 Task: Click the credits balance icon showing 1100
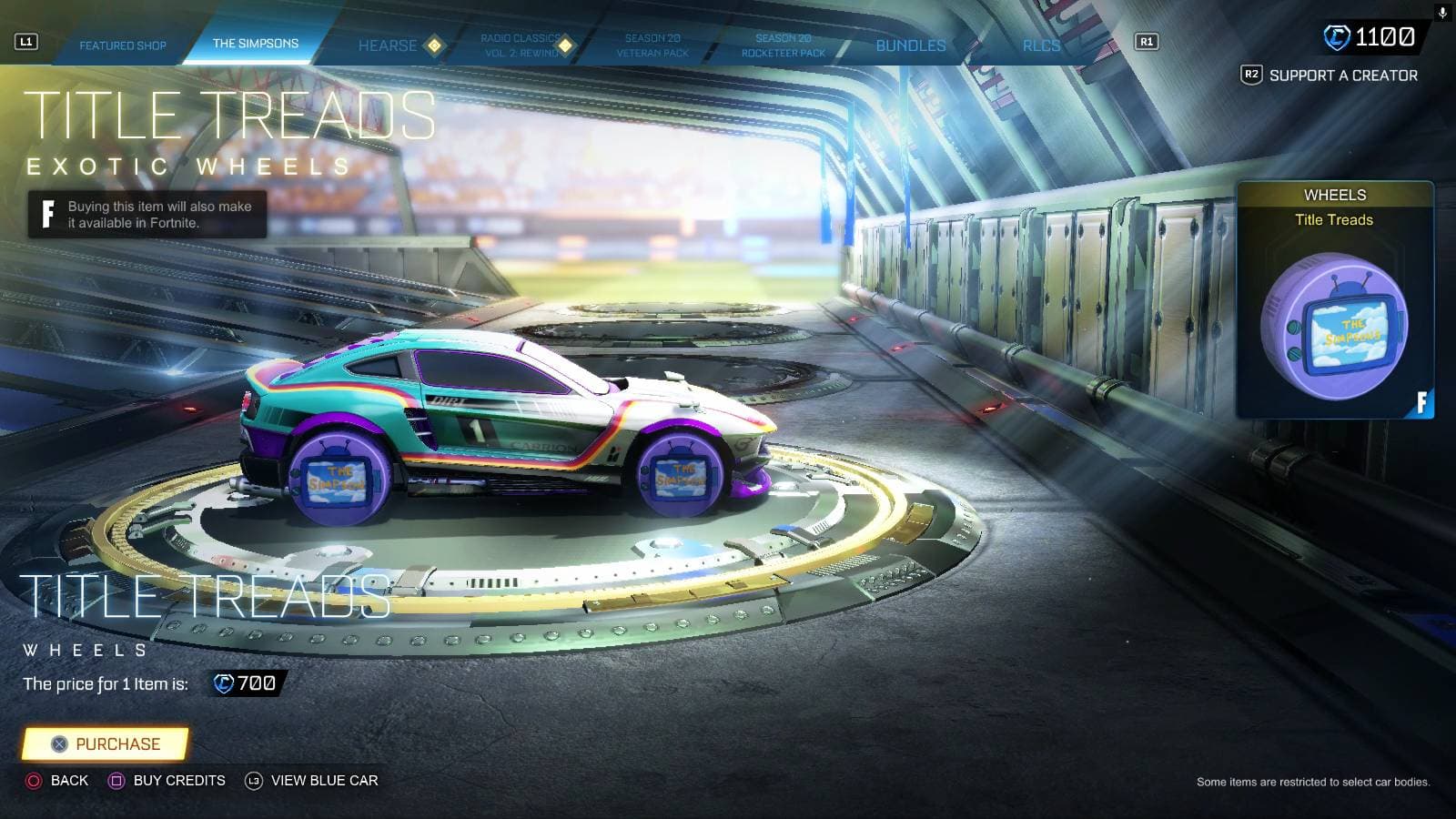click(x=1337, y=36)
